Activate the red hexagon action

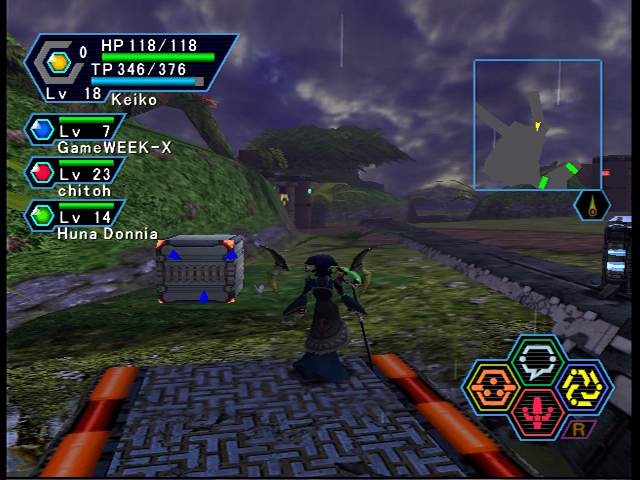click(x=539, y=412)
